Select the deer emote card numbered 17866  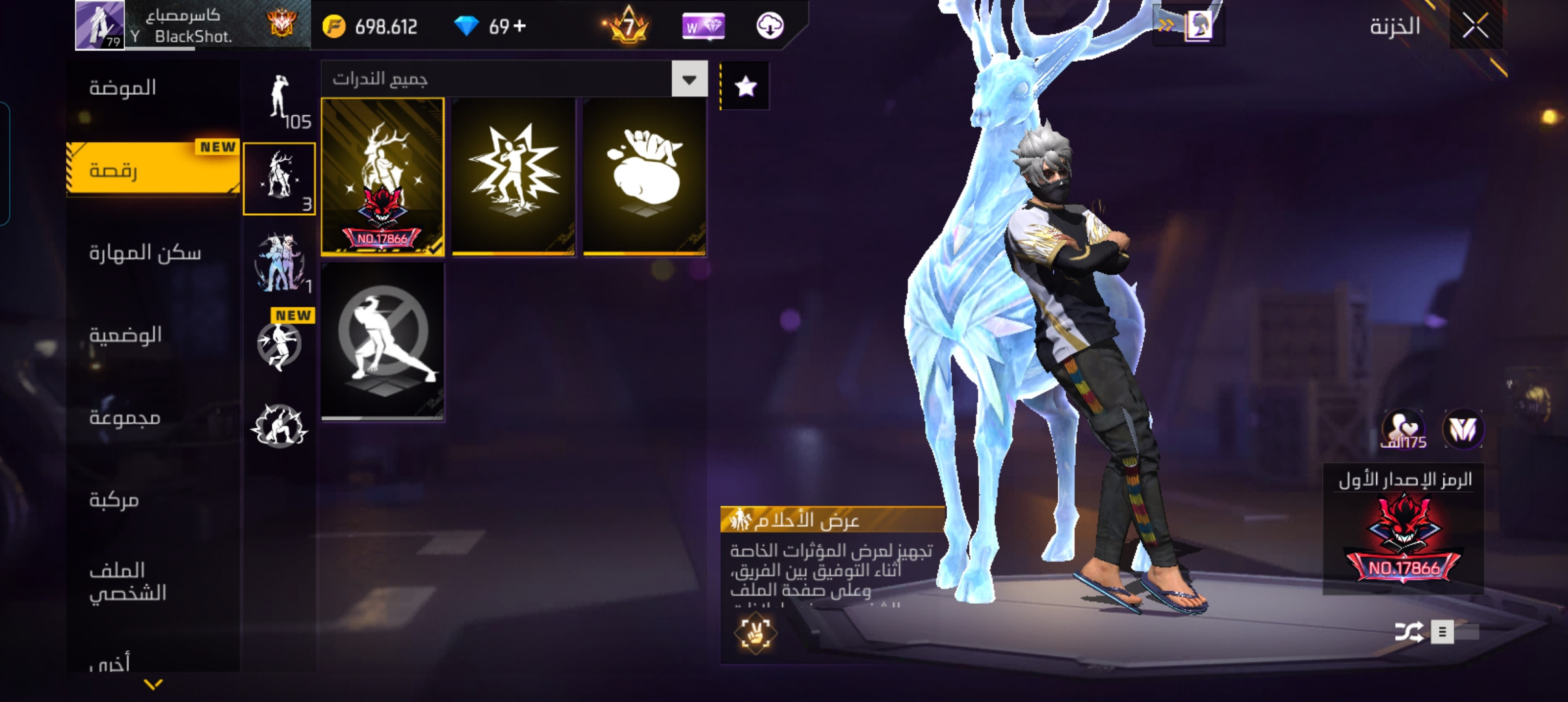(383, 177)
